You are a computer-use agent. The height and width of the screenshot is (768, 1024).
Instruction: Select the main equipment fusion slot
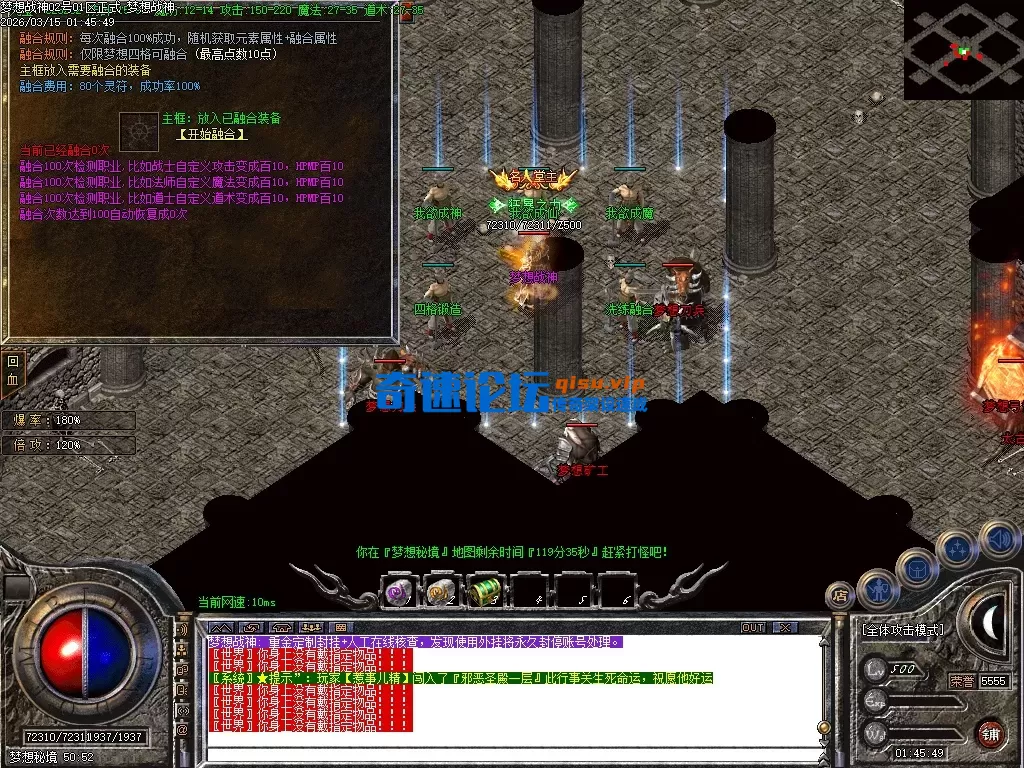coord(138,131)
